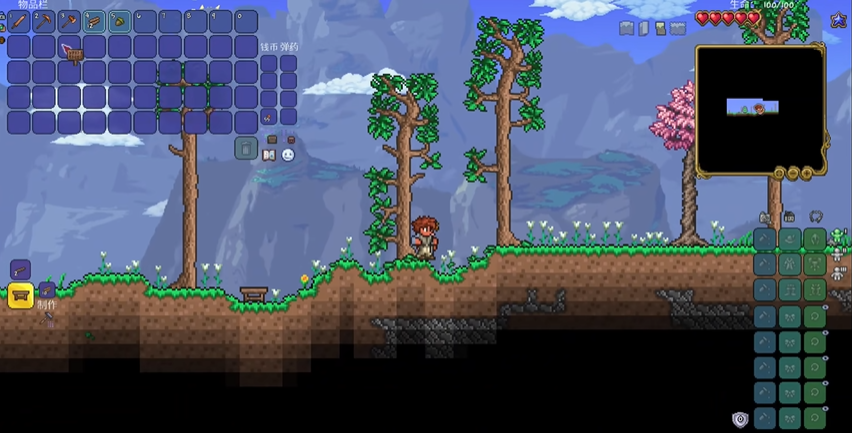Open the crafting window hammer icon
This screenshot has width=852, height=433.
[47, 320]
